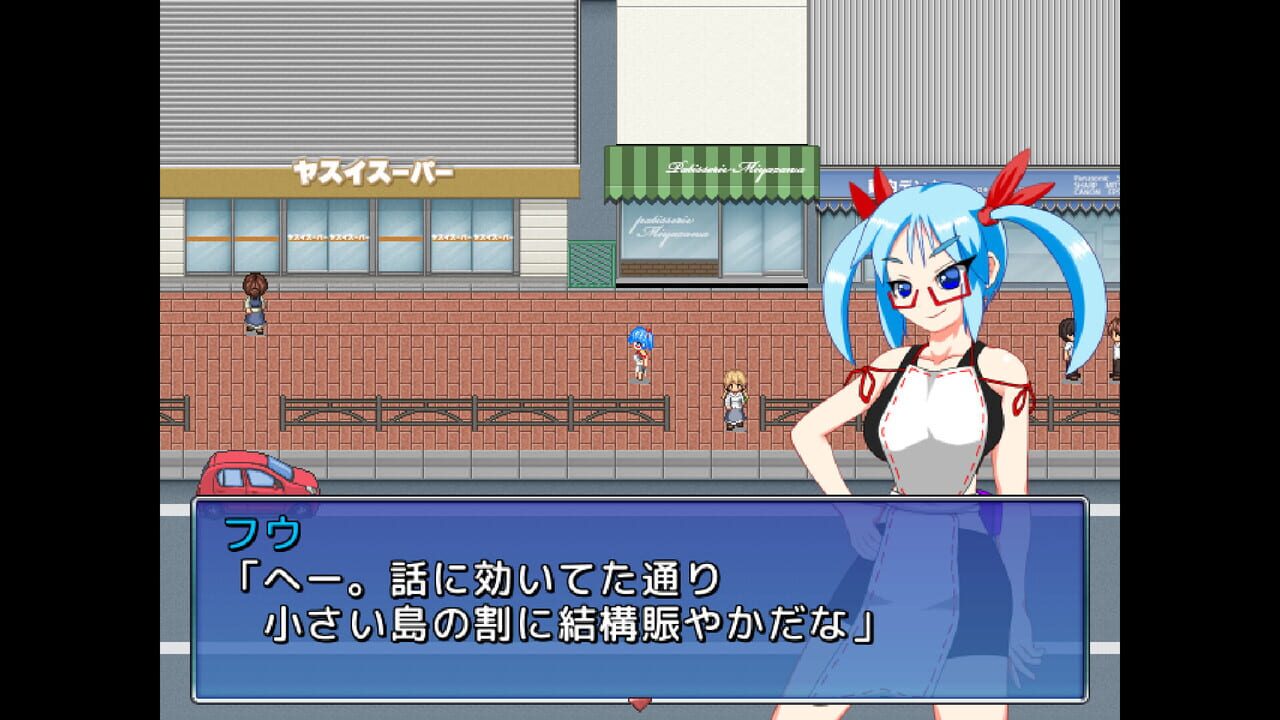
Task: Click the ヤスイスーパー supermarket sign
Action: [375, 172]
